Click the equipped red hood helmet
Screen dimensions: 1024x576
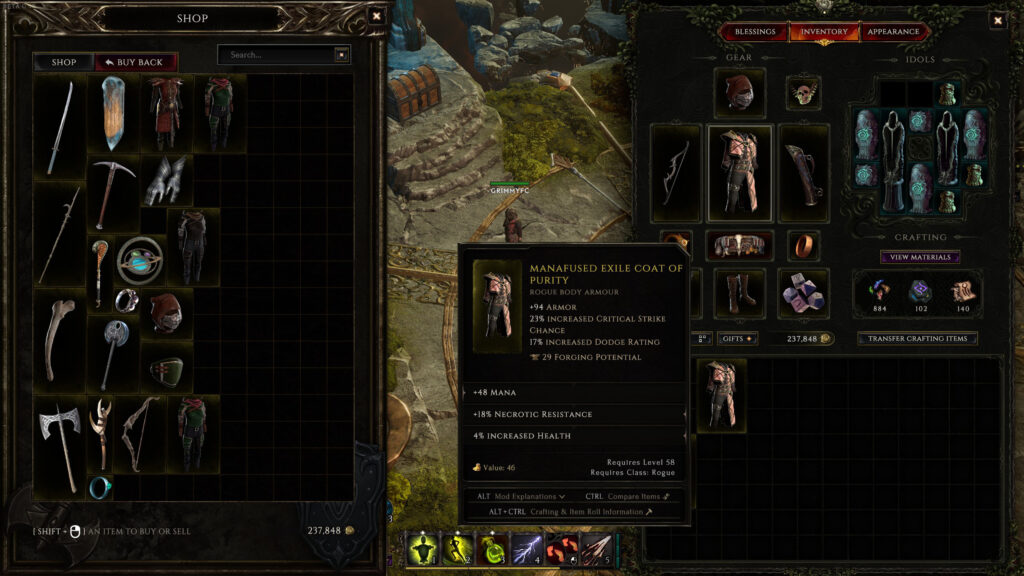pyautogui.click(x=740, y=93)
